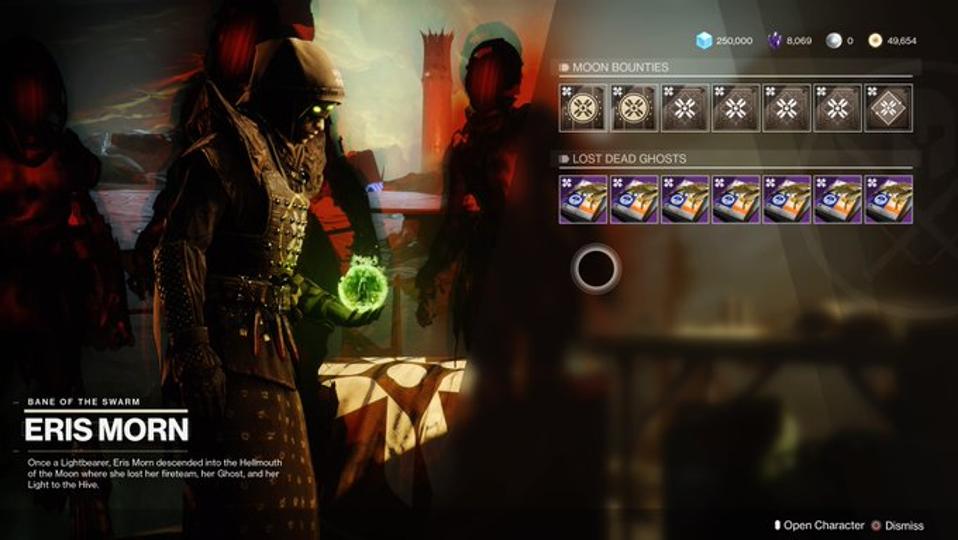
Task: Select the diamond-framed weekly Moon bounty
Action: click(888, 108)
